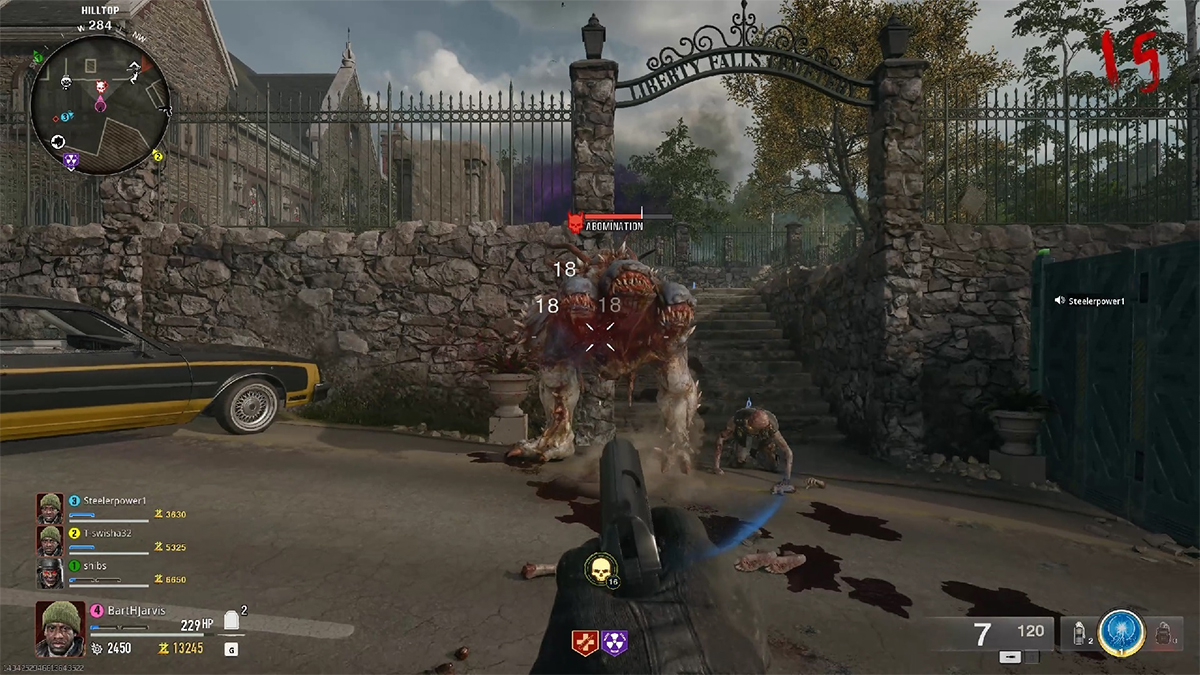This screenshot has height=675, width=1200.
Task: Select T-swisha32's squad portrait
Action: pyautogui.click(x=50, y=541)
